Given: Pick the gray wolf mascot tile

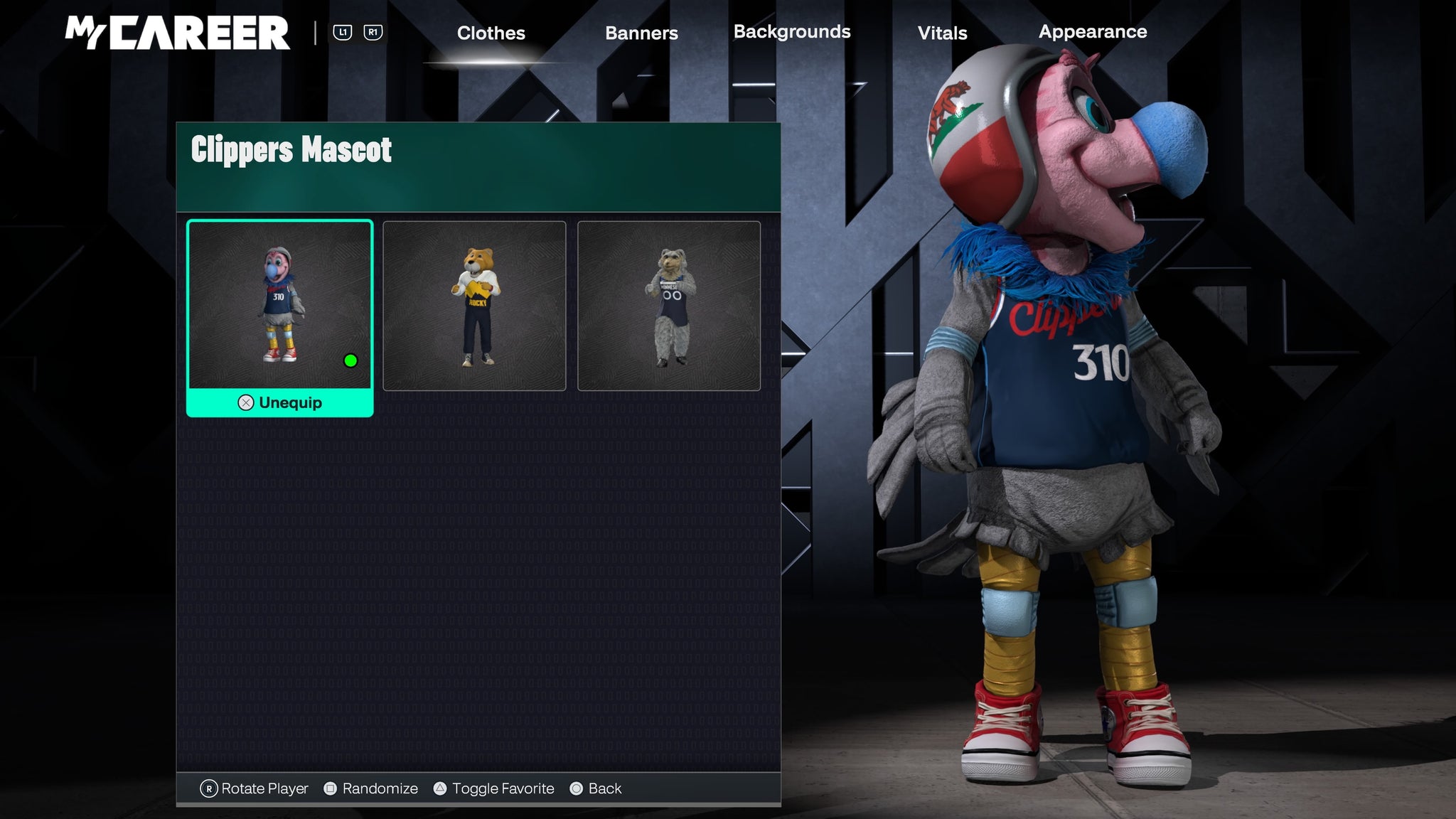Looking at the screenshot, I should pos(669,306).
